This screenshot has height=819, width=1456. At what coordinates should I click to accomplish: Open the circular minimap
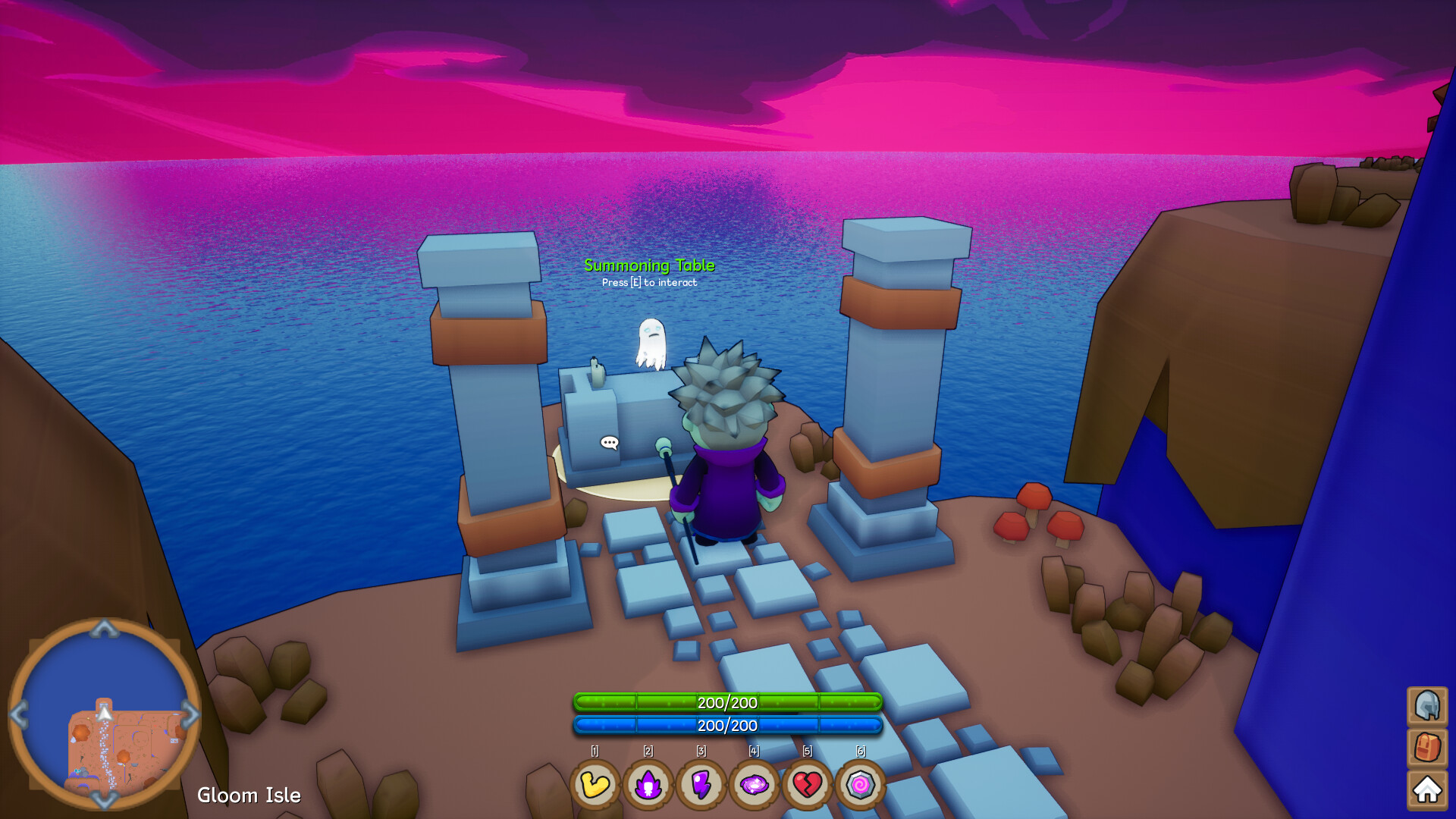tap(105, 714)
